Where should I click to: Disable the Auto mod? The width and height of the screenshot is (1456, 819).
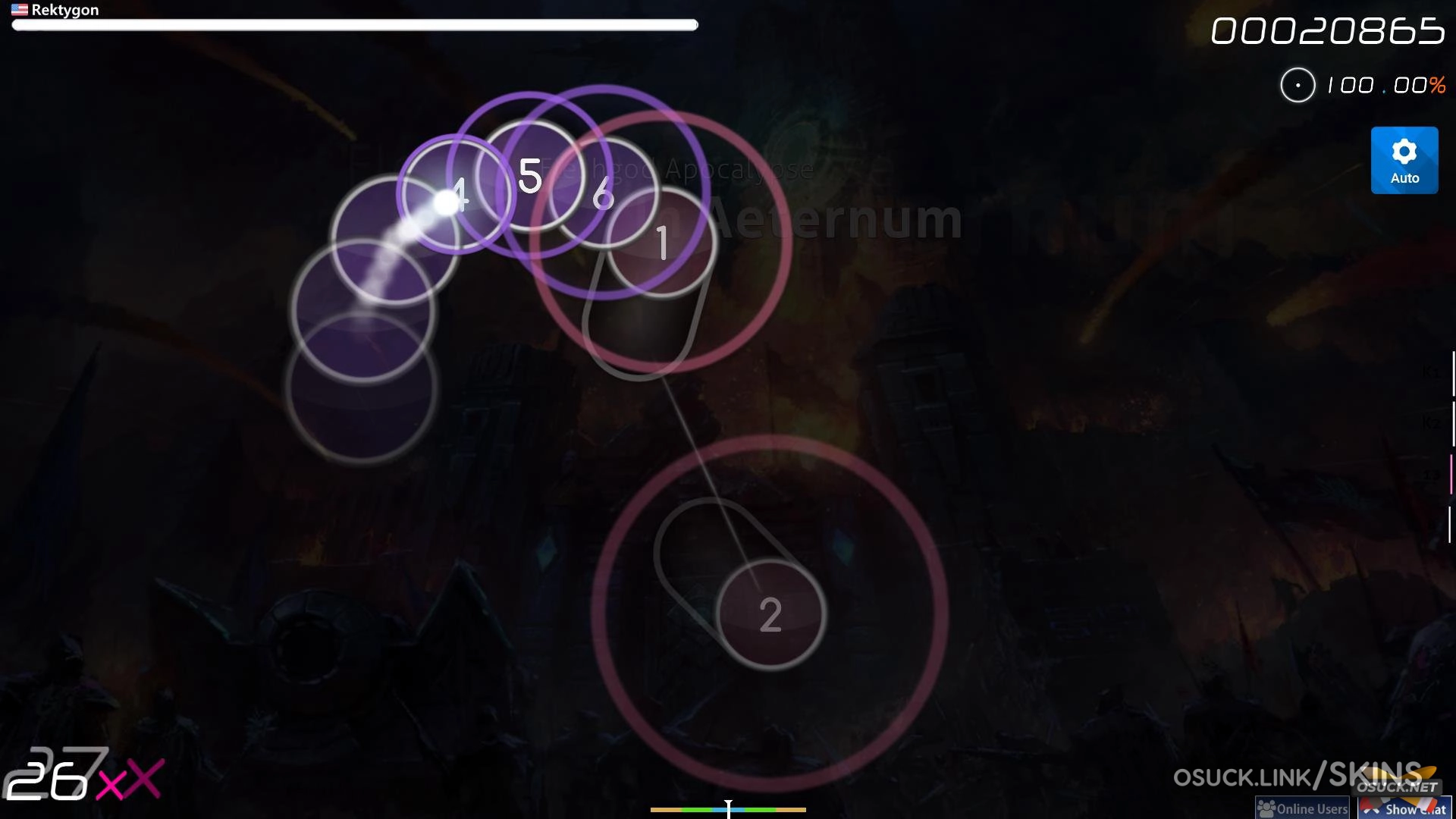[x=1404, y=160]
